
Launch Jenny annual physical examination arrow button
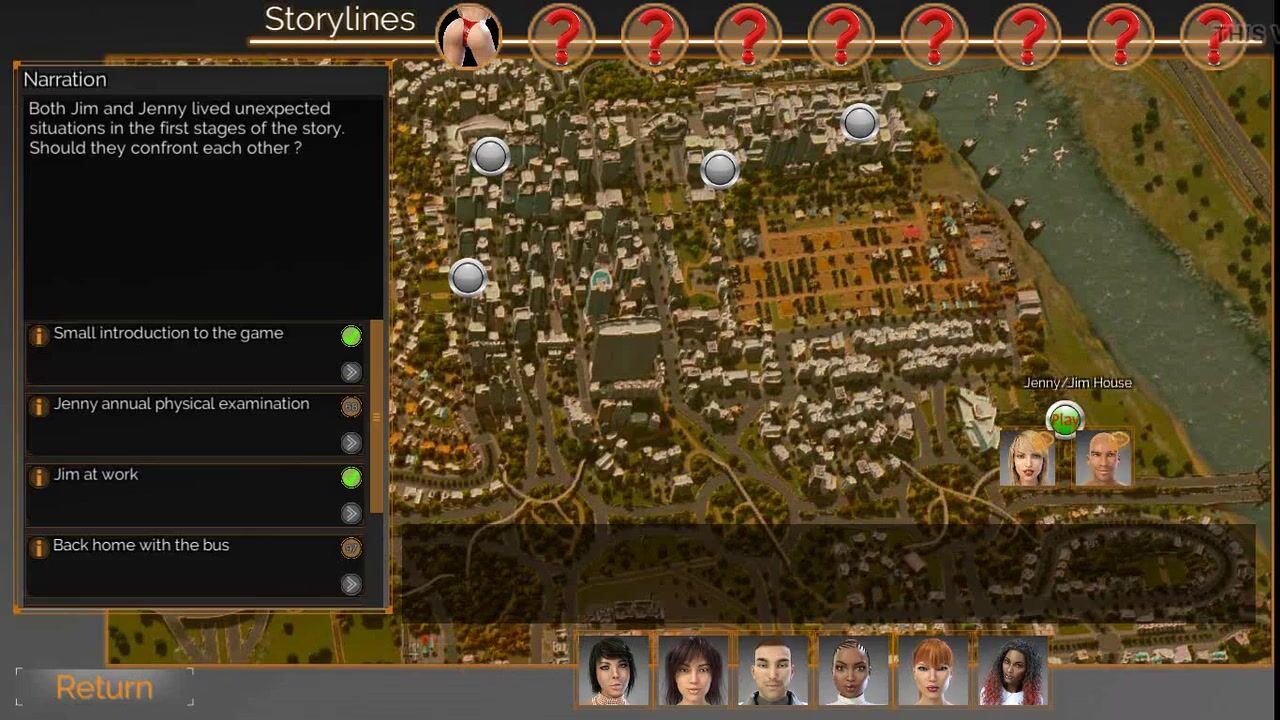(351, 443)
